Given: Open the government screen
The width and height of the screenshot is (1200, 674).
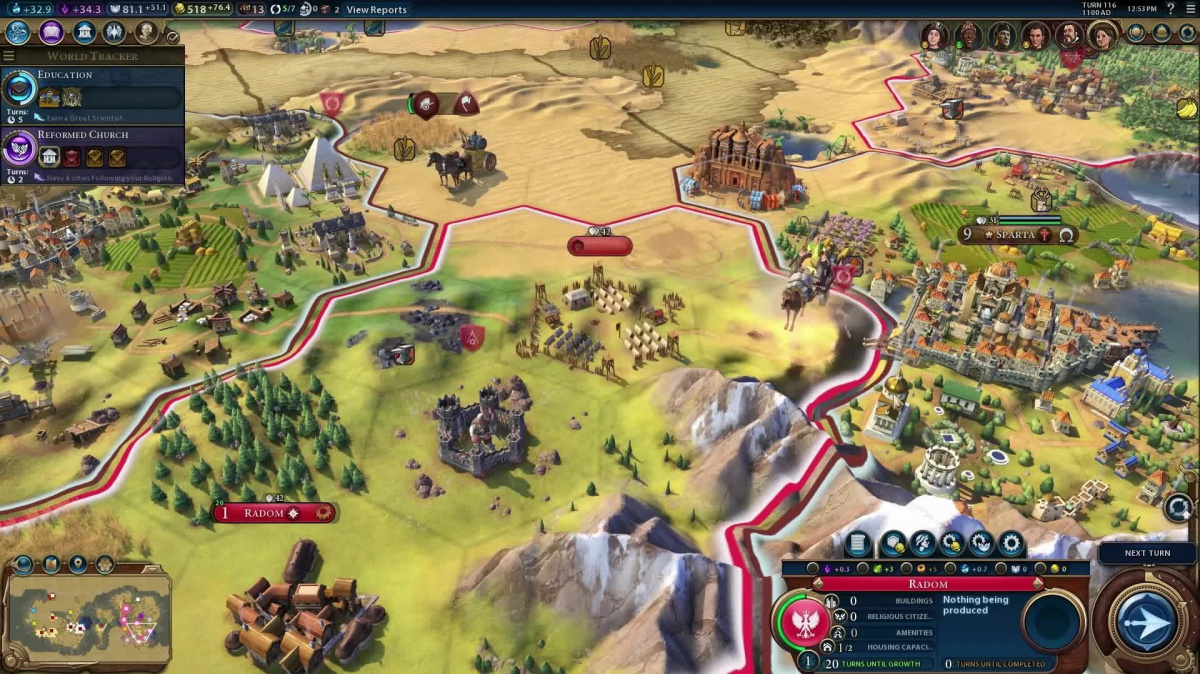Looking at the screenshot, I should [85, 32].
